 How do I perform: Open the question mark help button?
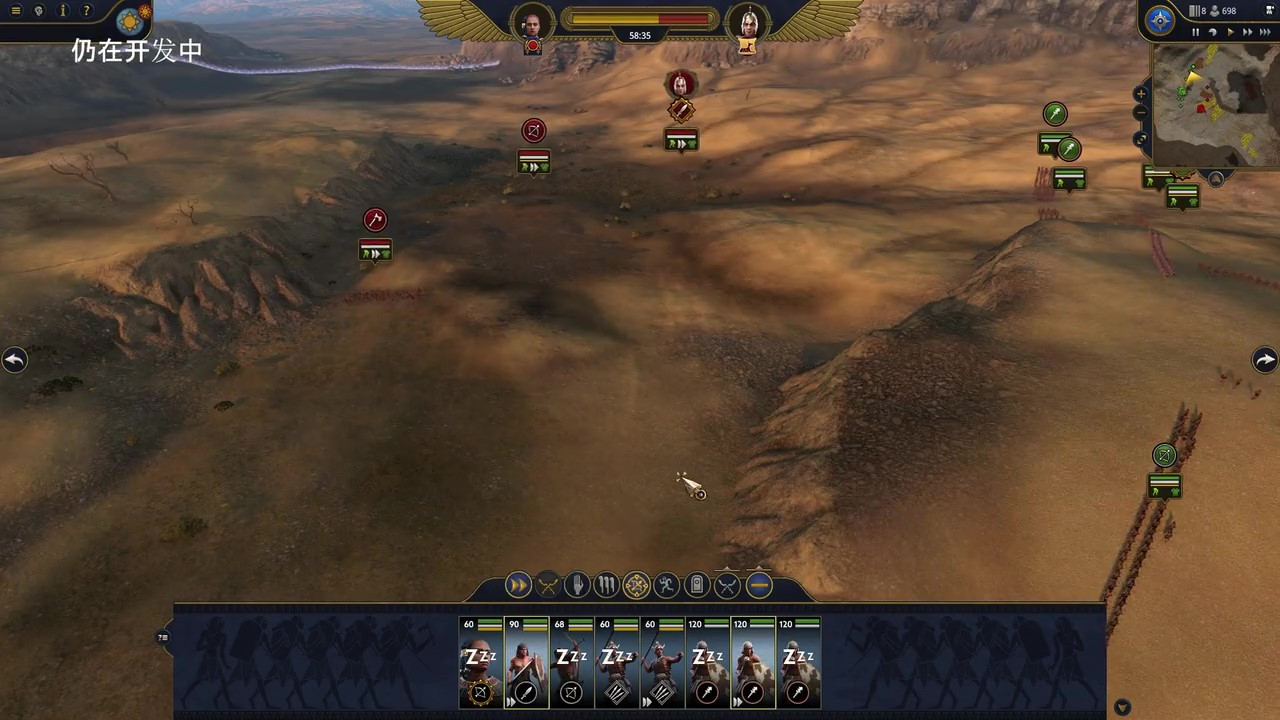pos(86,11)
